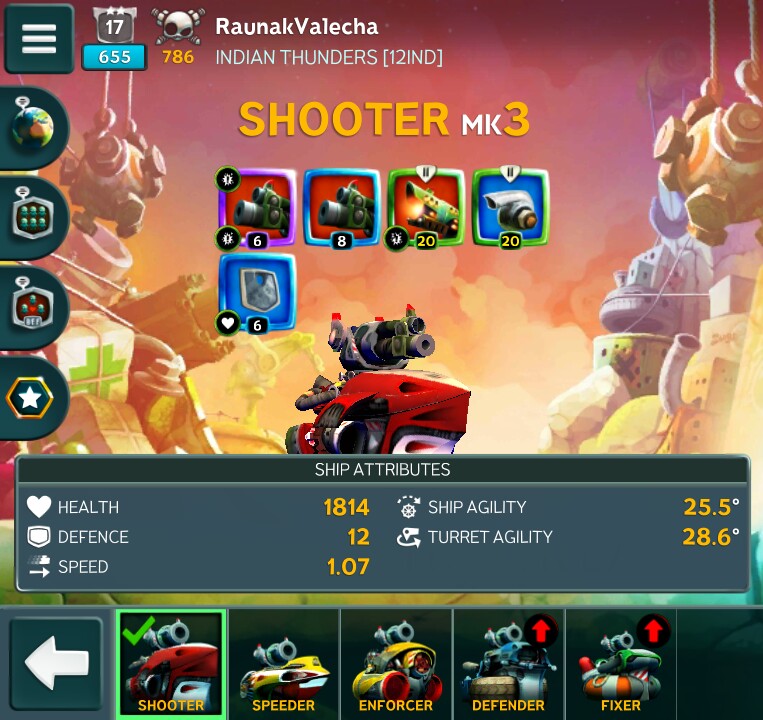Tap the captain level 17 badge
Image resolution: width=763 pixels, height=720 pixels.
pyautogui.click(x=114, y=38)
